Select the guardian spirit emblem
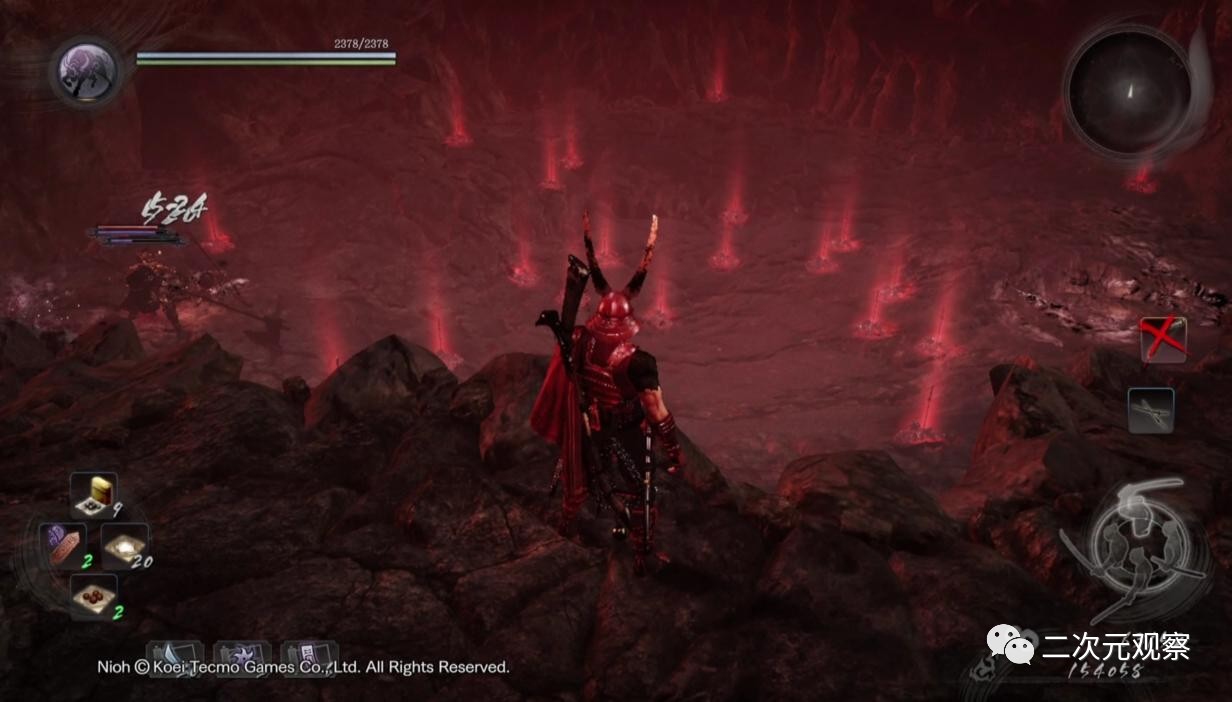Screen dimensions: 1232x702 point(87,71)
